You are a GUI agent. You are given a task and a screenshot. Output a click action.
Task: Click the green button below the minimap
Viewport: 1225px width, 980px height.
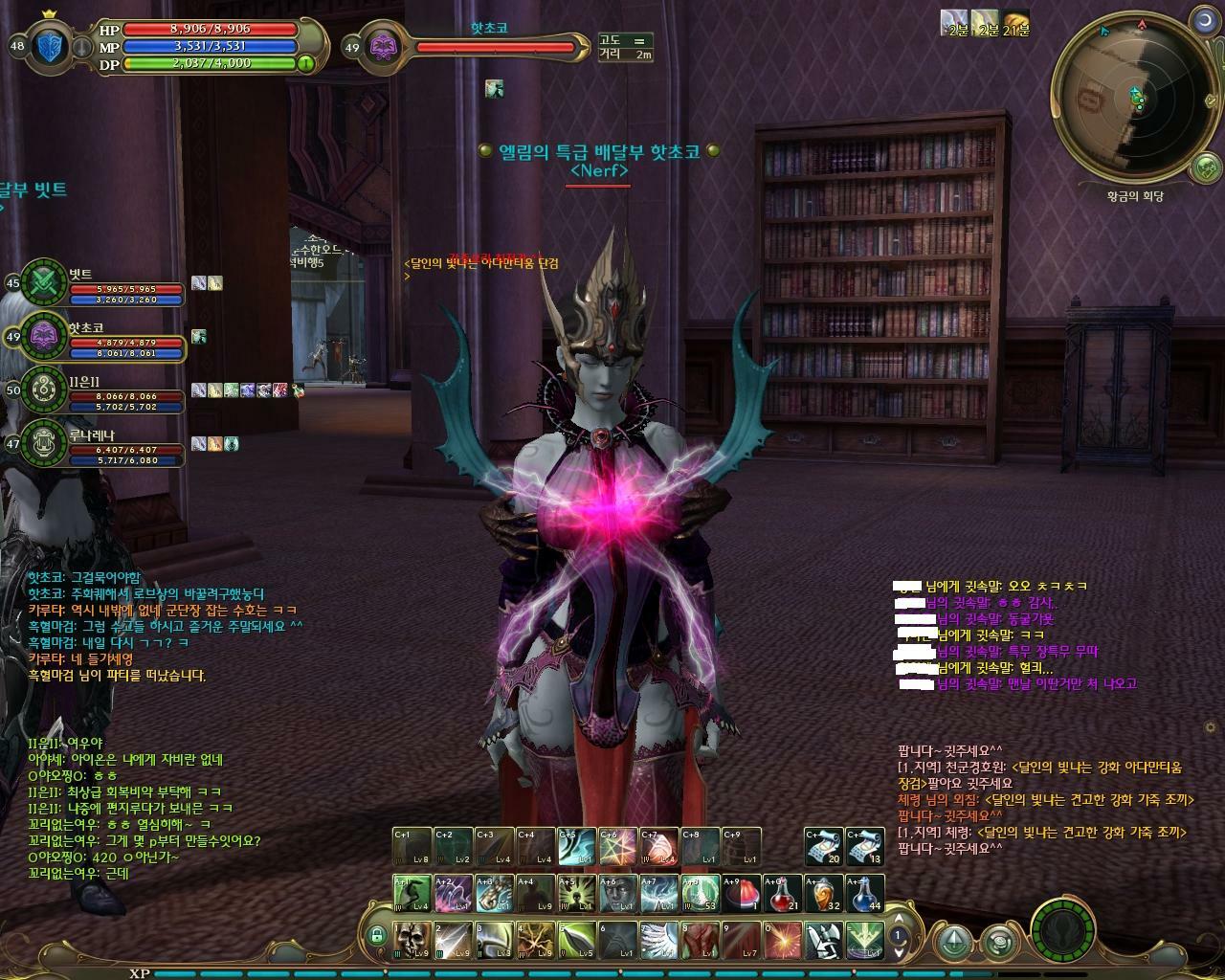coord(1205,168)
